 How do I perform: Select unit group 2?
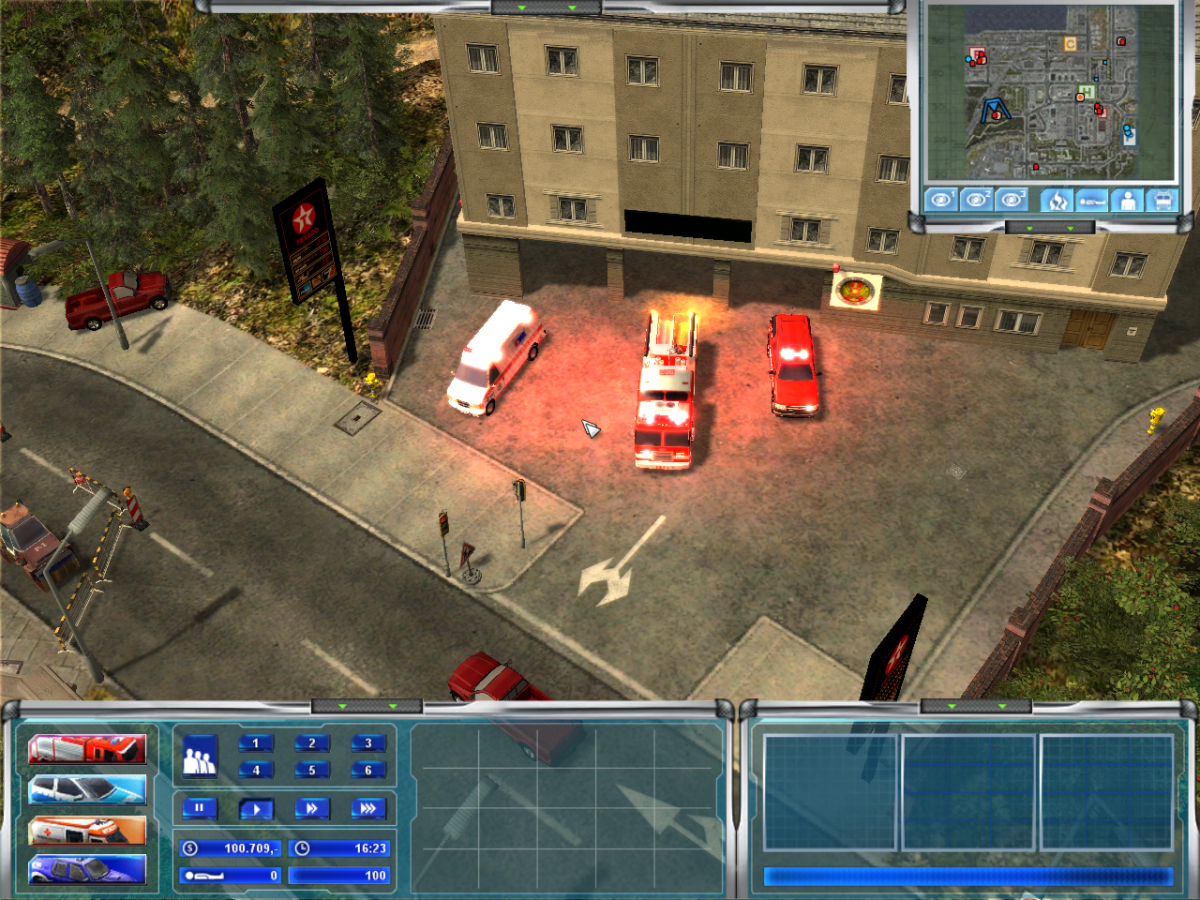(312, 743)
